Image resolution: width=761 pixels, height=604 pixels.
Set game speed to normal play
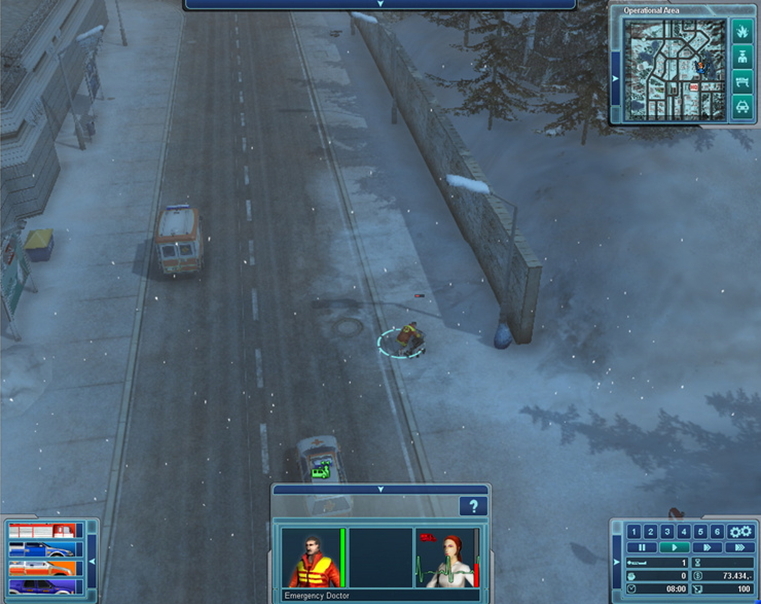tap(675, 548)
